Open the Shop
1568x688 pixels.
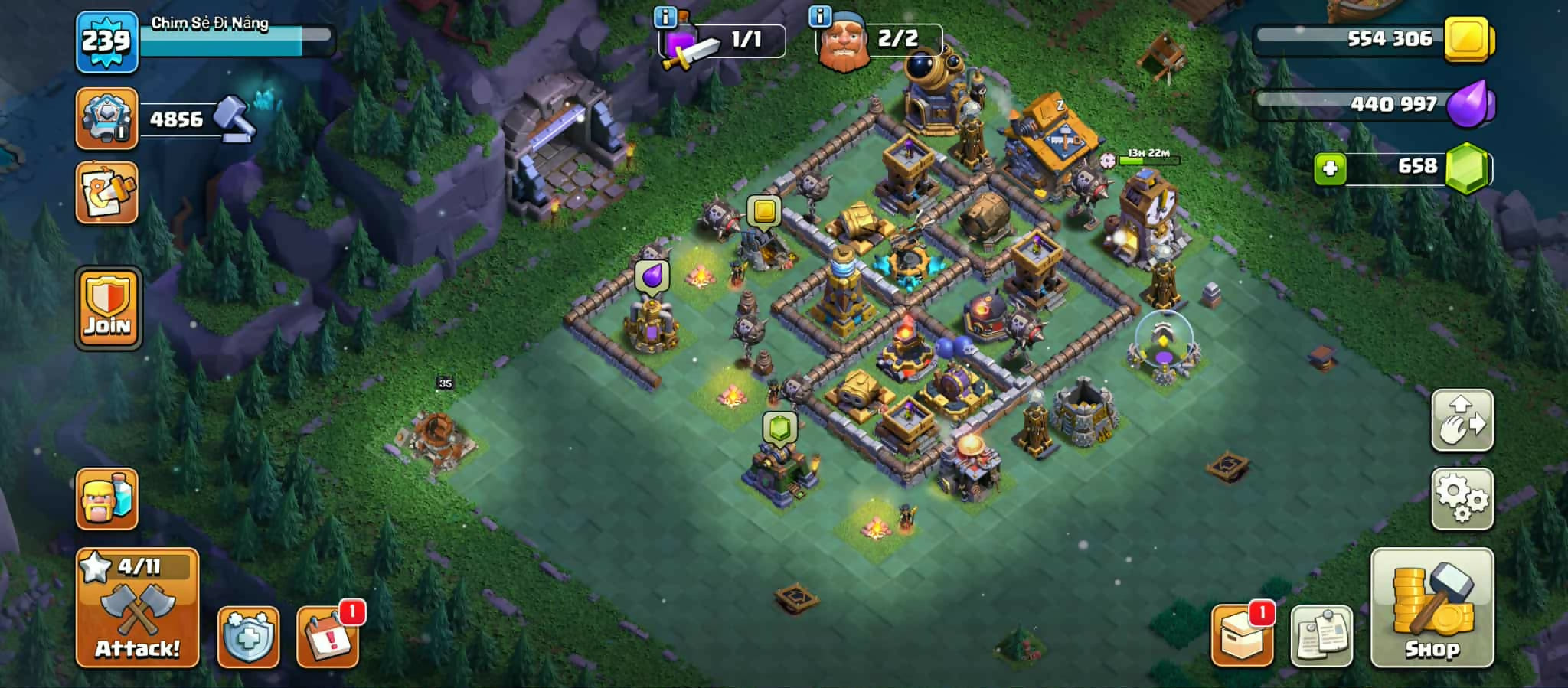(x=1431, y=608)
